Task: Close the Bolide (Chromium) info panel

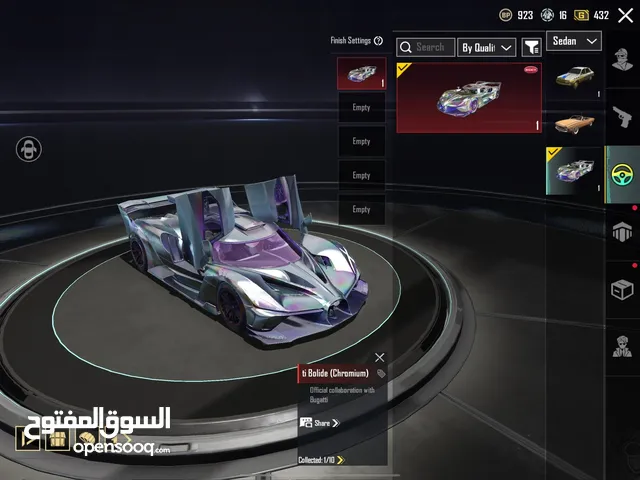Action: click(x=379, y=357)
